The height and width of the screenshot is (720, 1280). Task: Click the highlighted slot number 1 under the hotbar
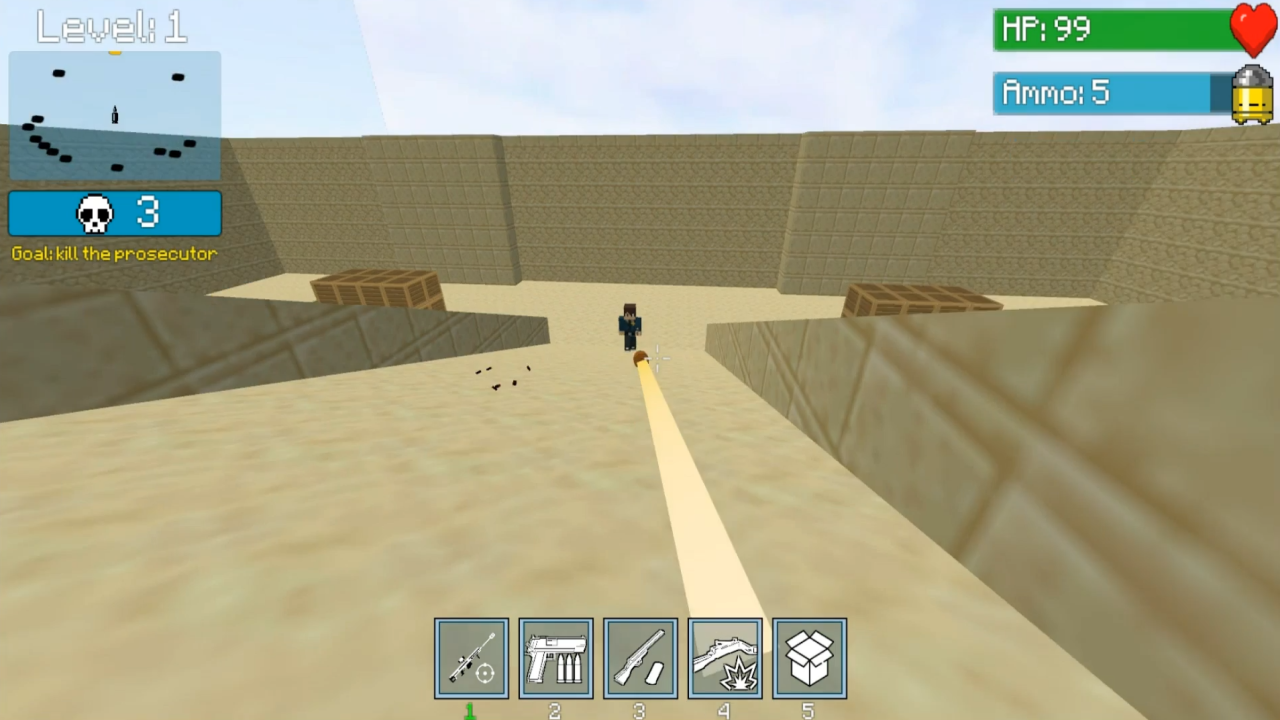tap(470, 710)
